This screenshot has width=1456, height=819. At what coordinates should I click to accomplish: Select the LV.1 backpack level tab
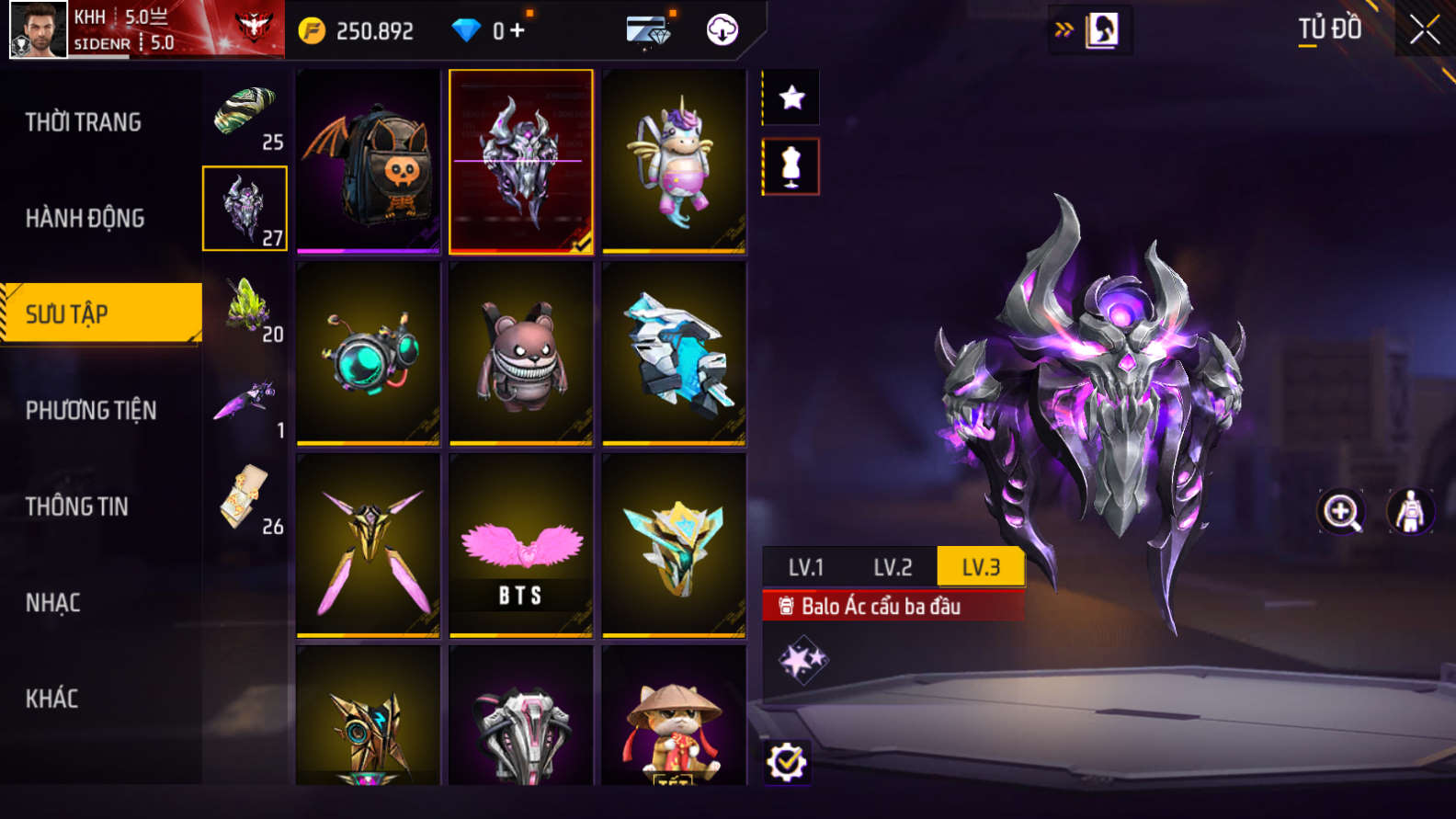point(805,567)
